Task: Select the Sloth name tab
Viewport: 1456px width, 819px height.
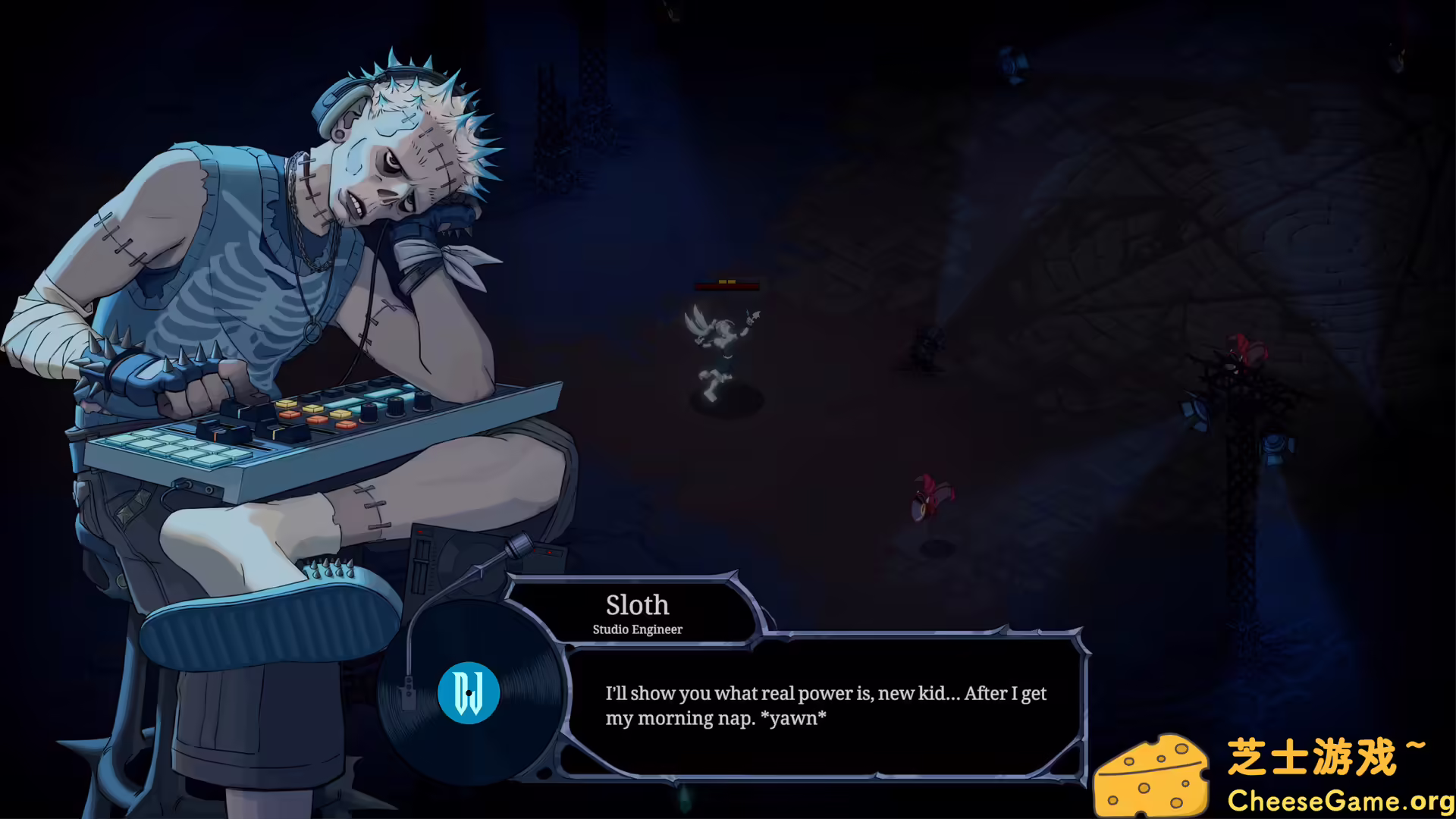Action: (x=637, y=604)
